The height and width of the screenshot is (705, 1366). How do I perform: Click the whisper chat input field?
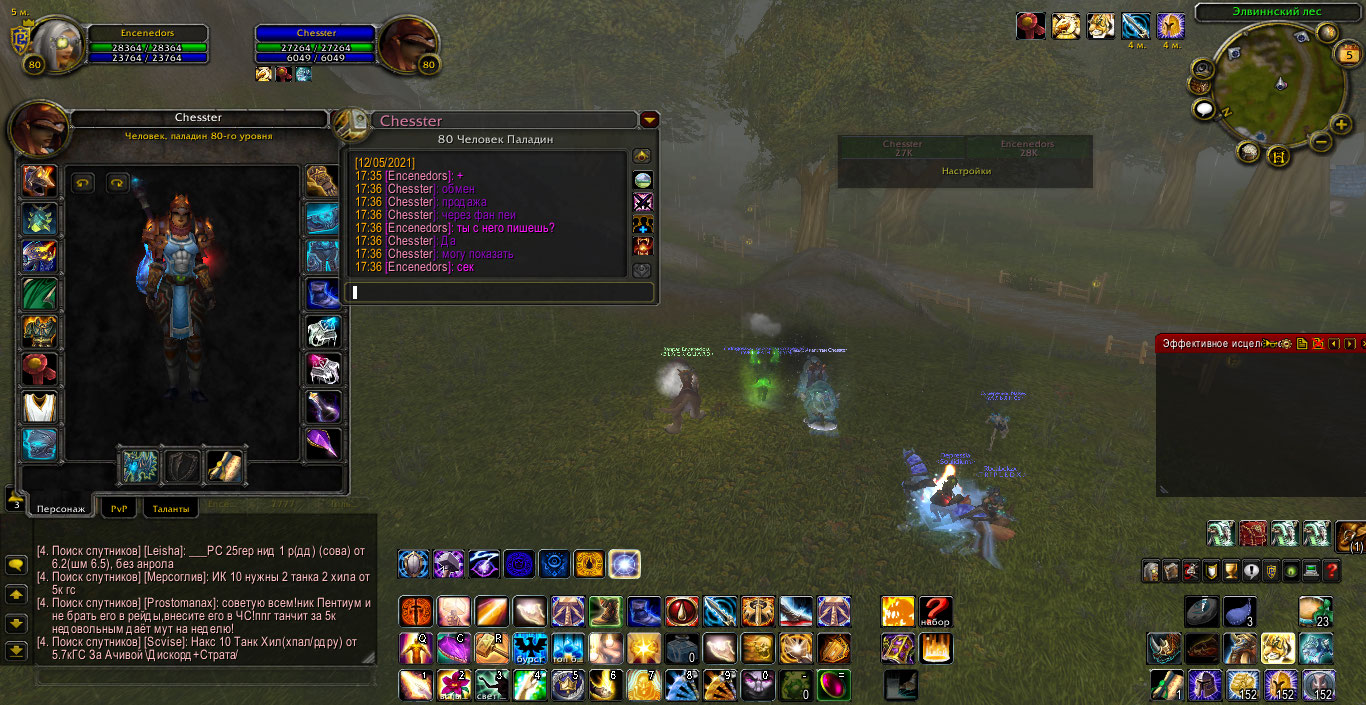pyautogui.click(x=500, y=292)
